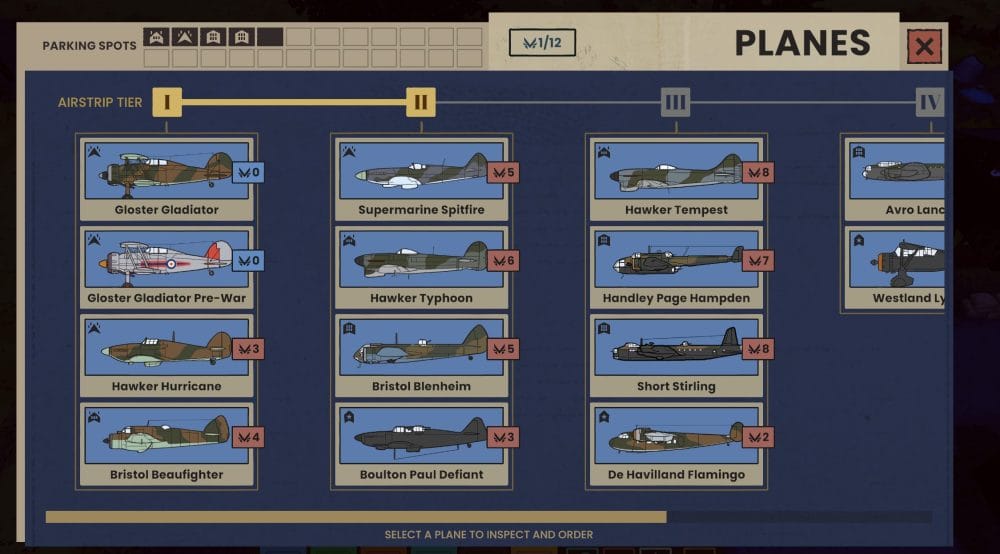Inspect the Hawker Tempest plane
This screenshot has height=554, width=1000.
tap(675, 179)
